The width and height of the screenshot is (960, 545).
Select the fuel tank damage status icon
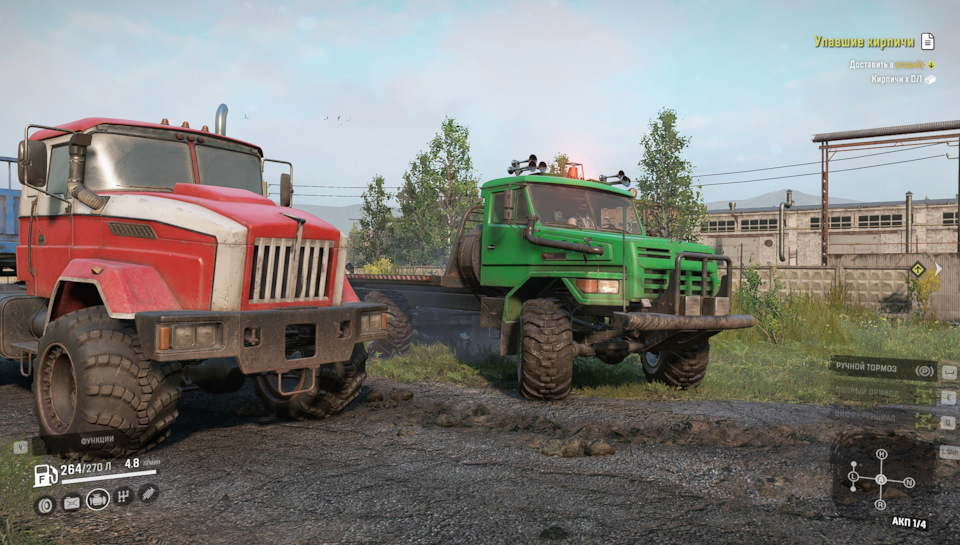pyautogui.click(x=71, y=503)
